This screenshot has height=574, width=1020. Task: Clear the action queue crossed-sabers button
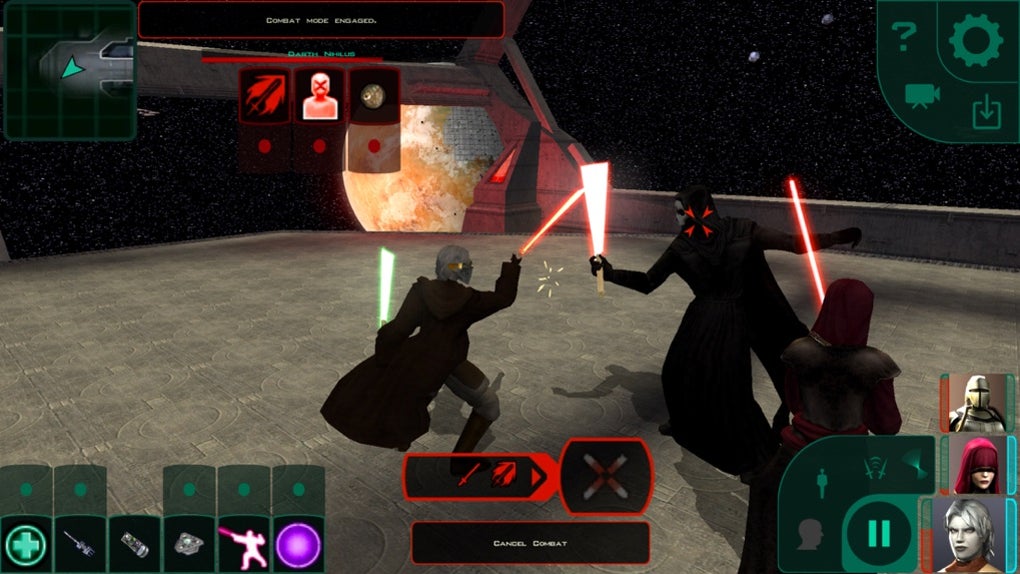pyautogui.click(x=605, y=474)
